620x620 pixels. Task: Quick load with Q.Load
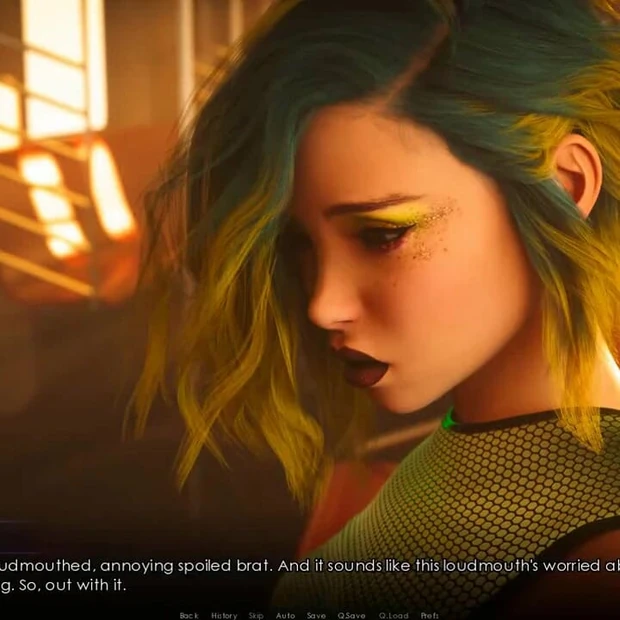coord(391,615)
